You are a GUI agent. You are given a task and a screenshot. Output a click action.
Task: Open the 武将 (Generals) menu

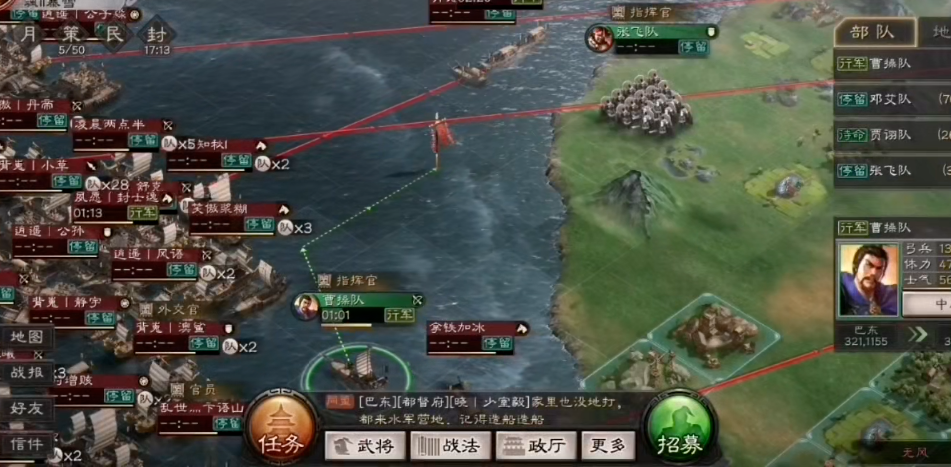[x=365, y=446]
